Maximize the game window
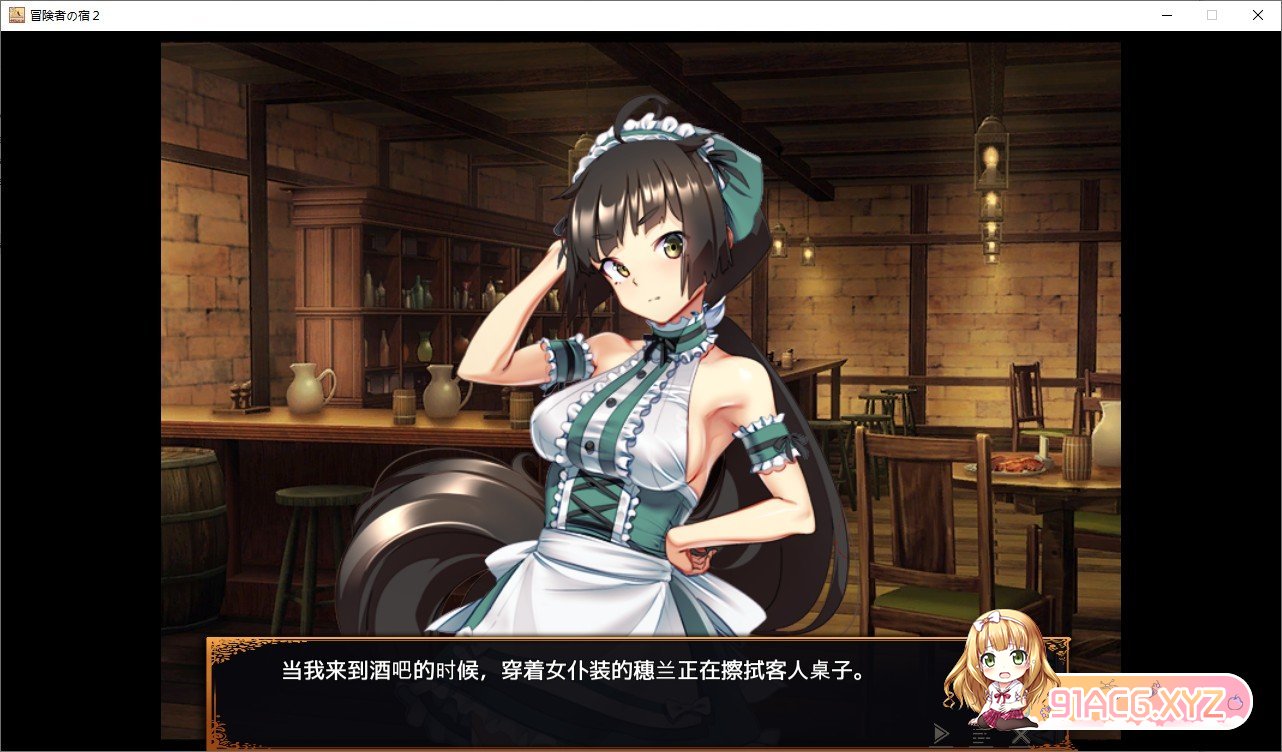 tap(1211, 15)
